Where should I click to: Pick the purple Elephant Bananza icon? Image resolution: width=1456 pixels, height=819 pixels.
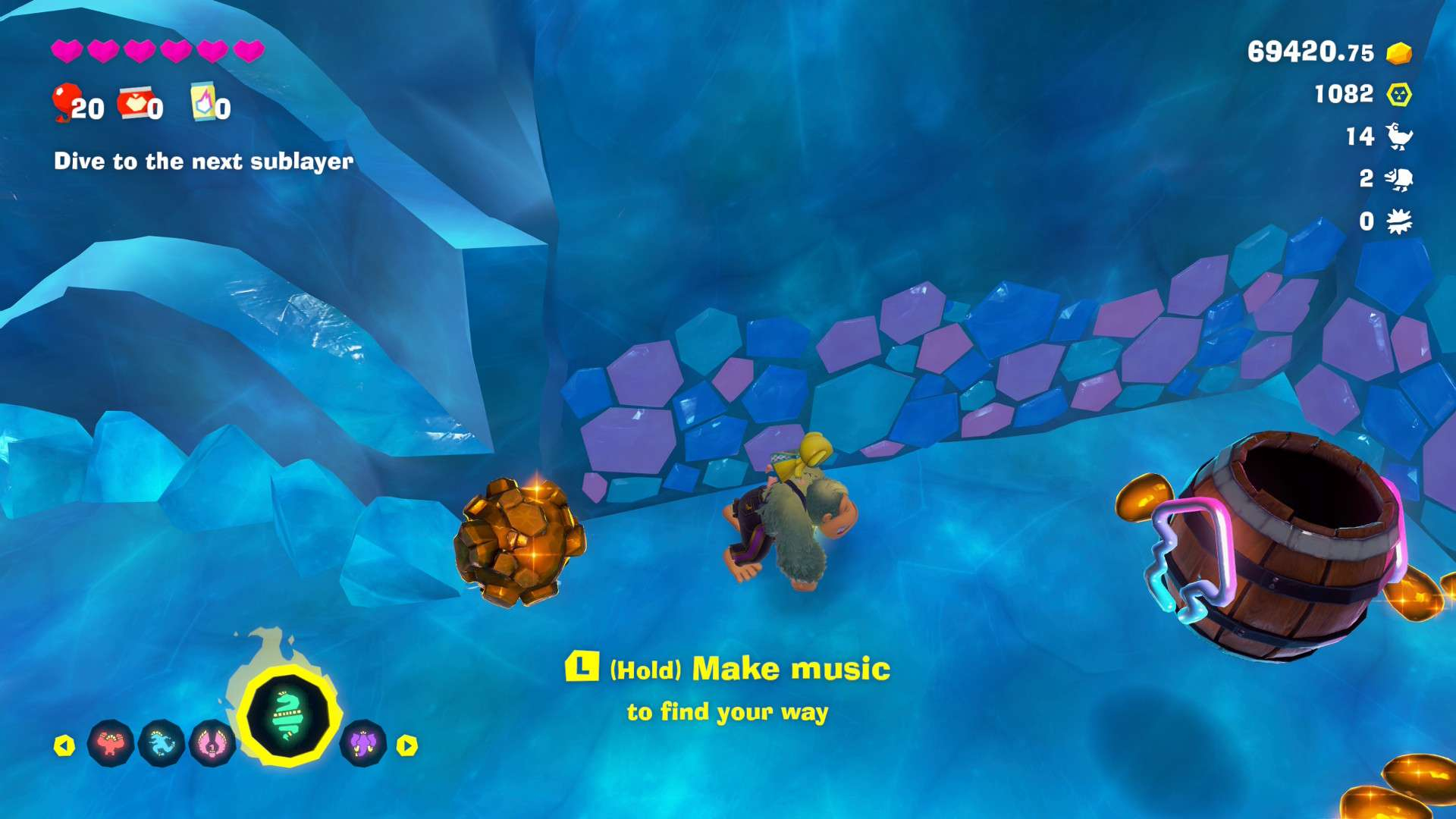point(363,743)
